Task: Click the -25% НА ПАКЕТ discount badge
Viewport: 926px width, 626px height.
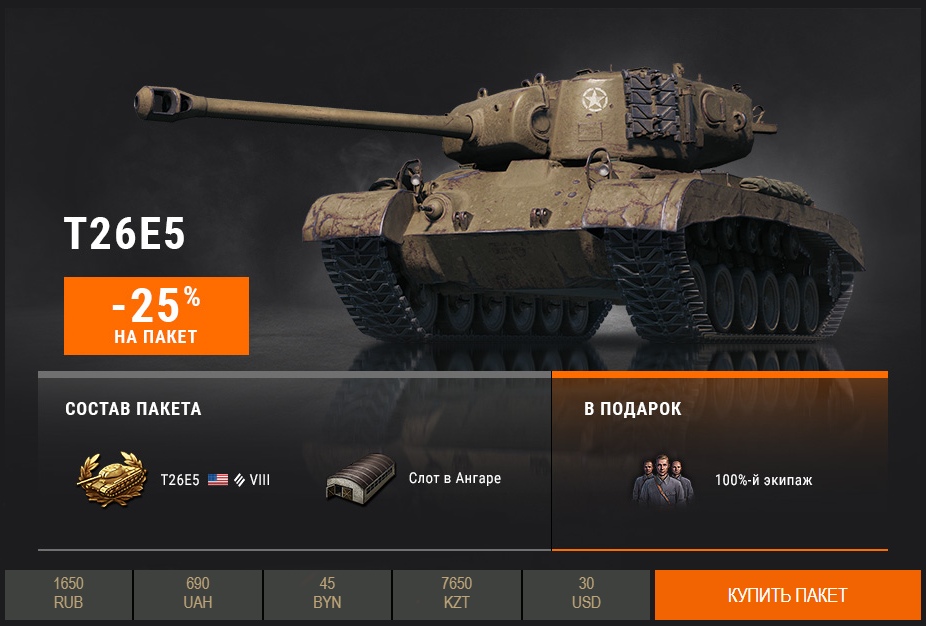Action: [156, 315]
